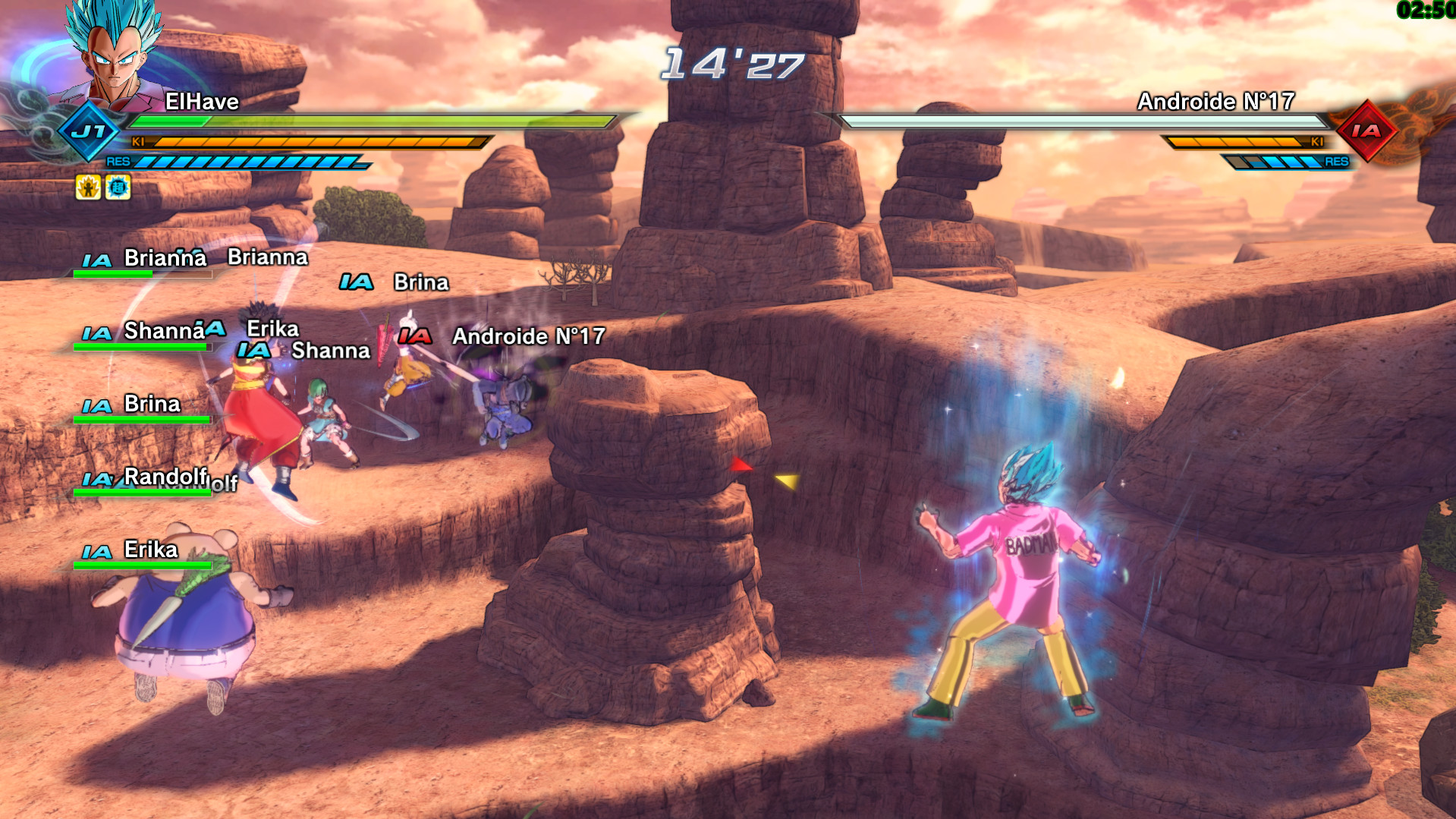This screenshot has height=819, width=1456.
Task: Click the IA badge beside Brianna's bar
Action: tap(97, 259)
